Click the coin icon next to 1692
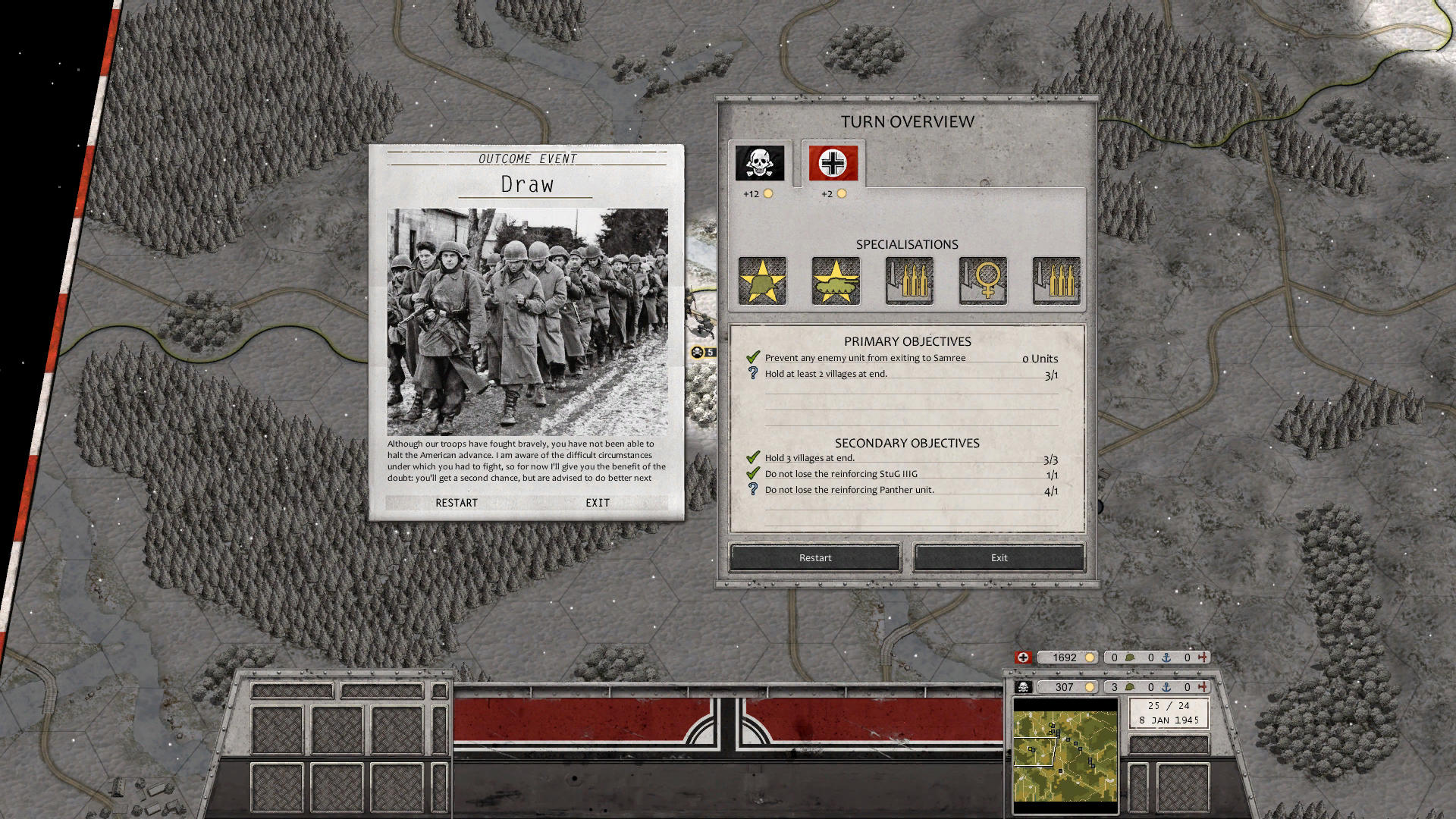Screen dimensions: 1456x819 pos(1090,657)
